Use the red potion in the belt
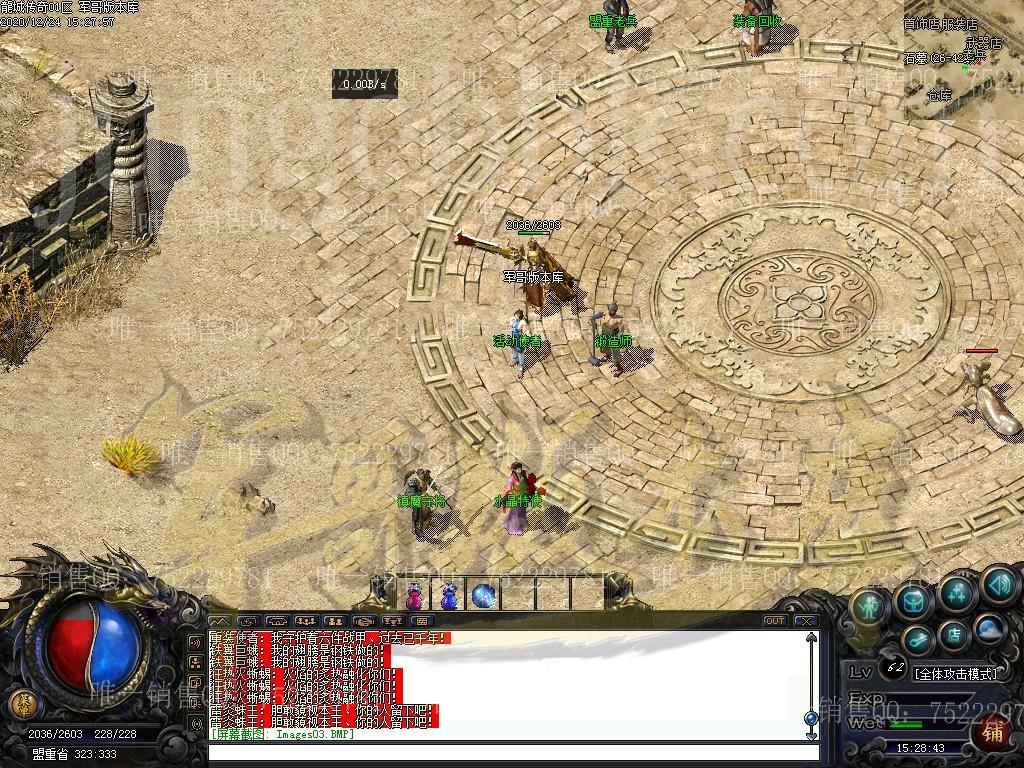The width and height of the screenshot is (1024, 768). (x=414, y=595)
